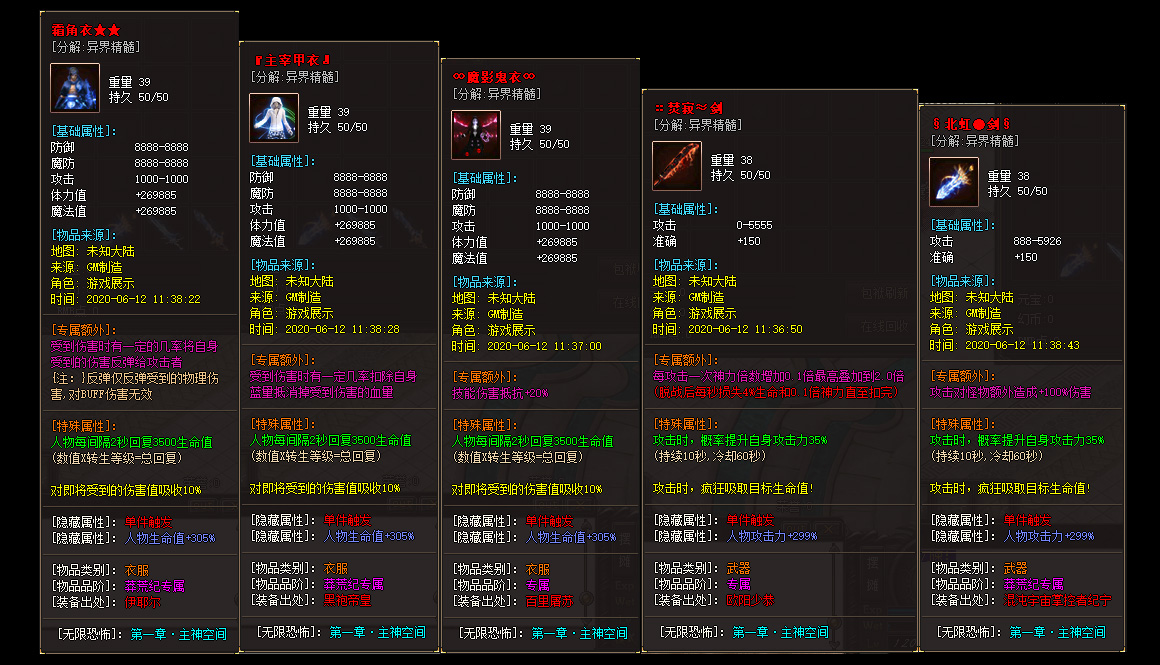The image size is (1160, 665).
Task: Select the red flaming sword icon
Action: click(677, 166)
